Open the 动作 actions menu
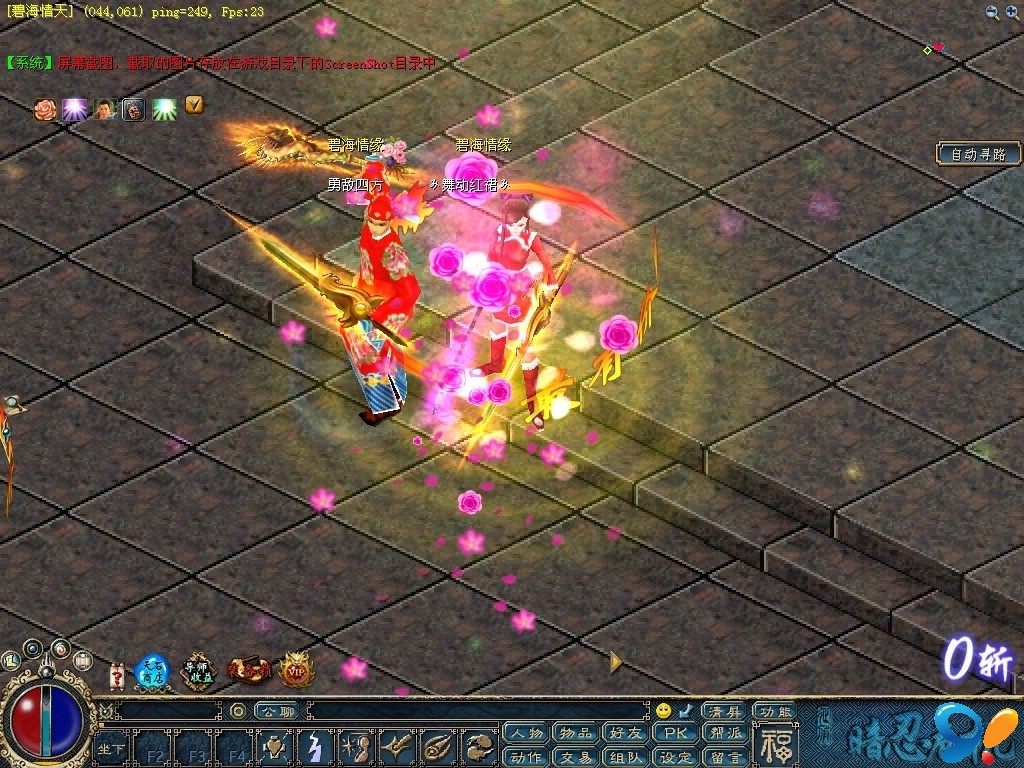 pyautogui.click(x=526, y=757)
